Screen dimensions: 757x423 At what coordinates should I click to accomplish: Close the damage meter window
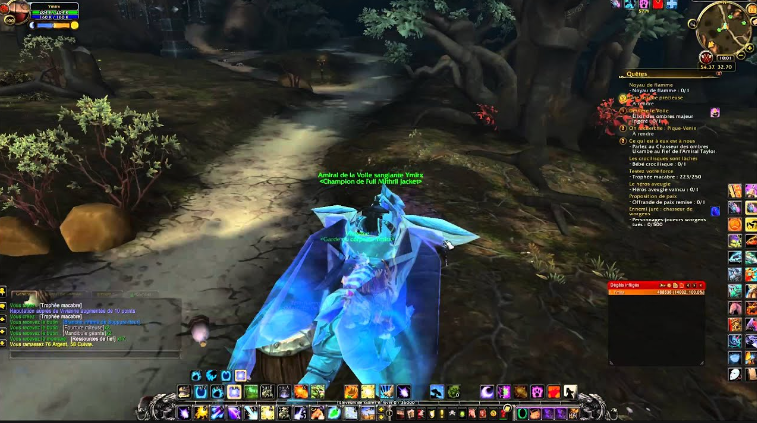702,284
